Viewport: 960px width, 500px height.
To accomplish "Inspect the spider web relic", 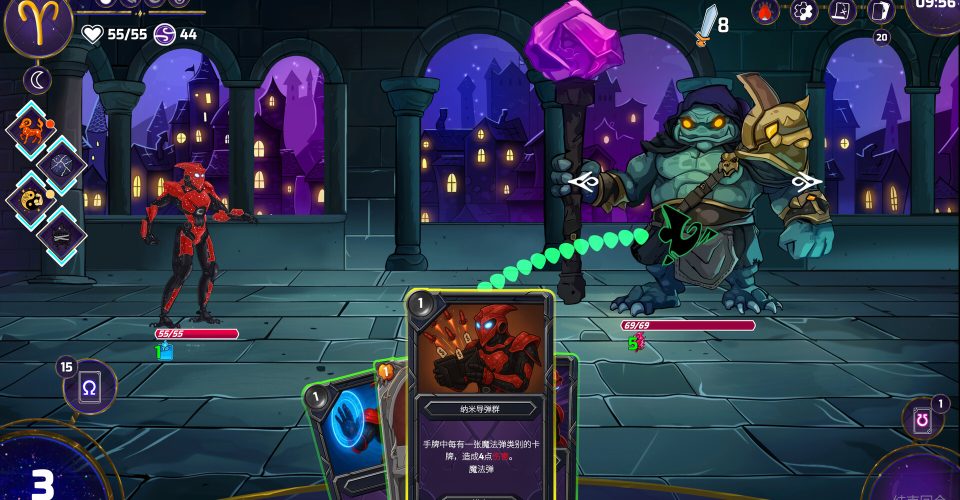I will click(x=62, y=165).
